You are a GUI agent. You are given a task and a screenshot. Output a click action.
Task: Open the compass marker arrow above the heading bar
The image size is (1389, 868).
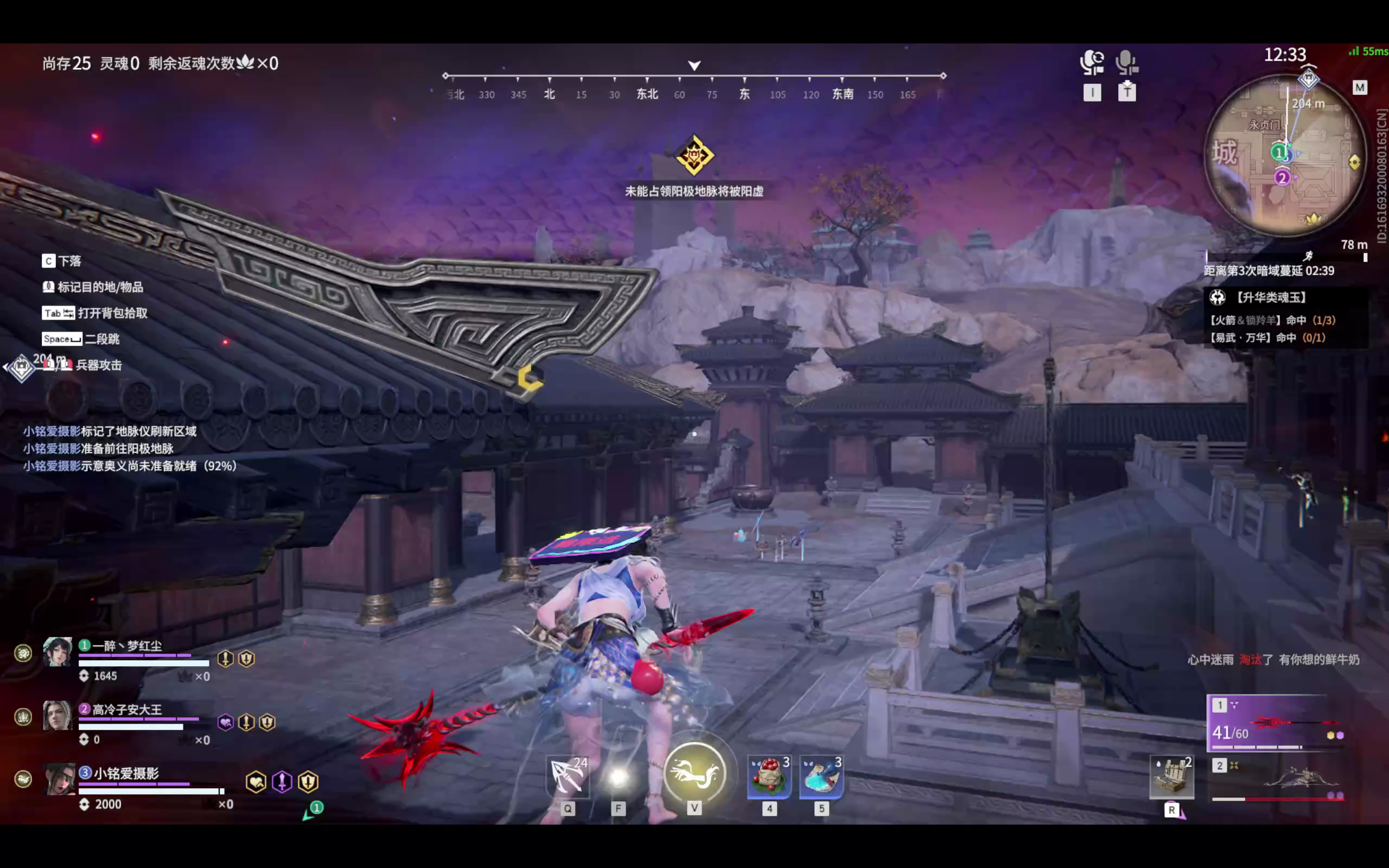[x=694, y=65]
